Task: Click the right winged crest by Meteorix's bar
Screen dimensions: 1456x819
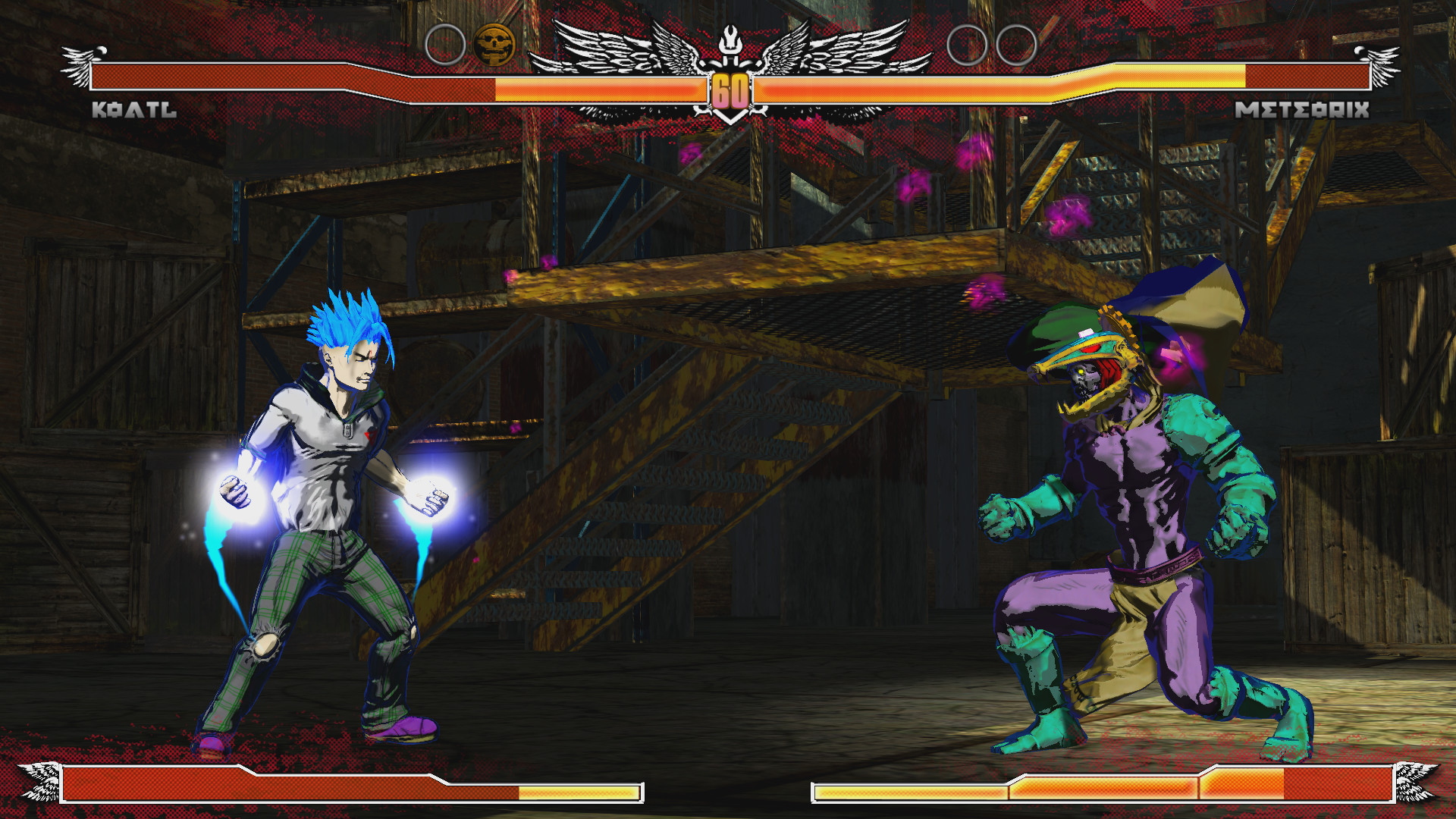Action: 1380,64
